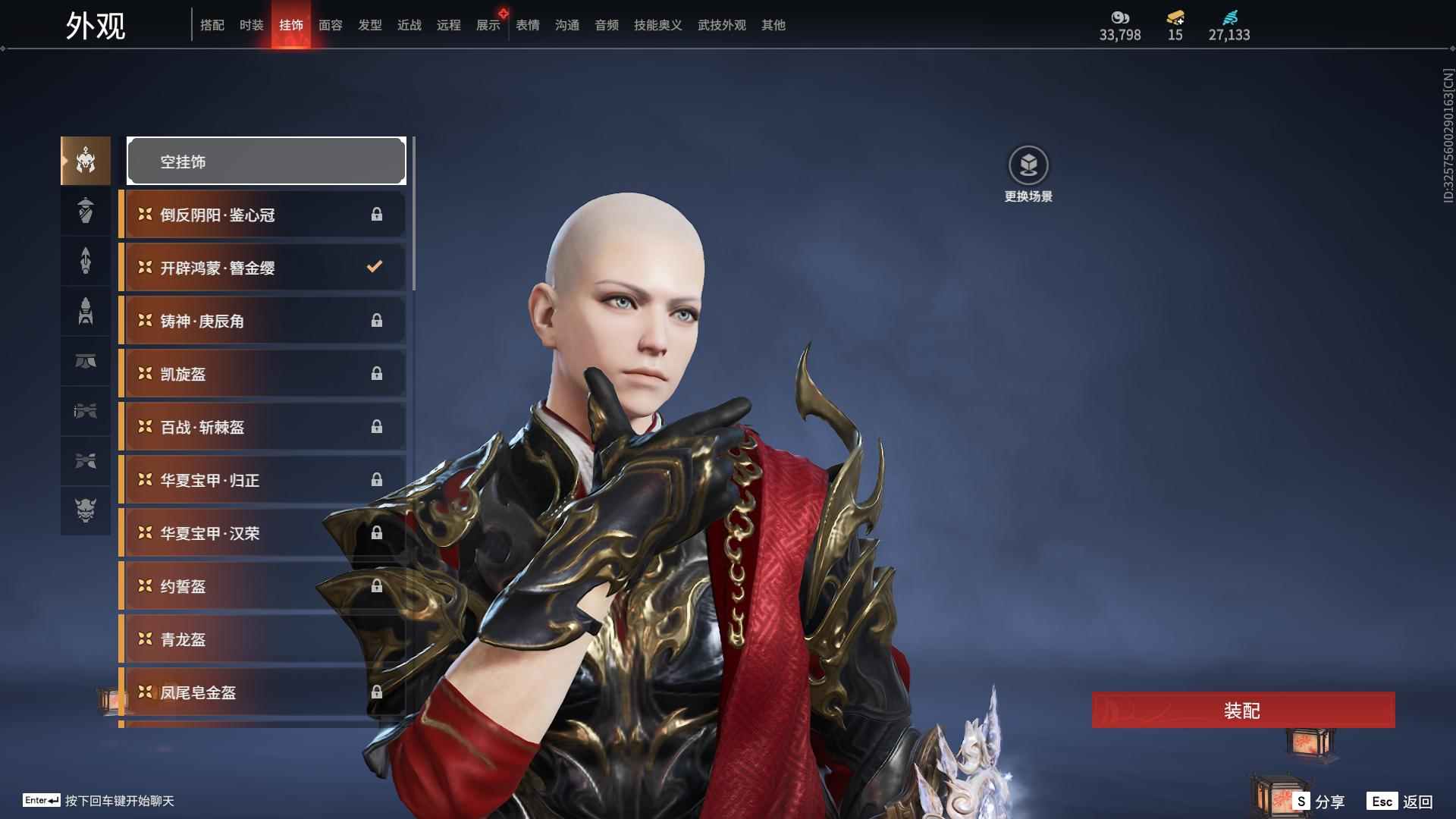Switch to the 时装 tab

[252, 25]
